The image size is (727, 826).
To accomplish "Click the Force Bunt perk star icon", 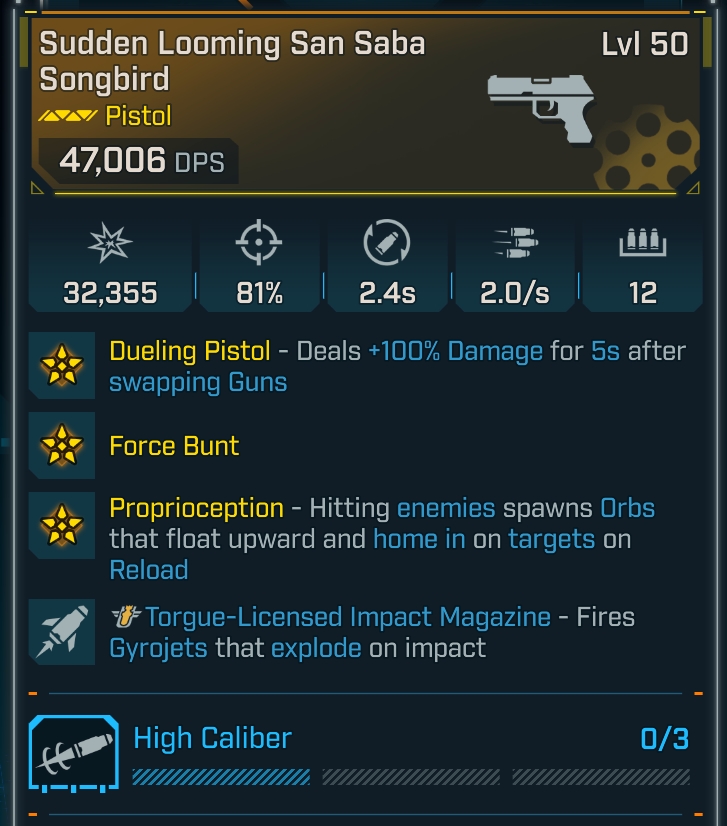I will 62,445.
